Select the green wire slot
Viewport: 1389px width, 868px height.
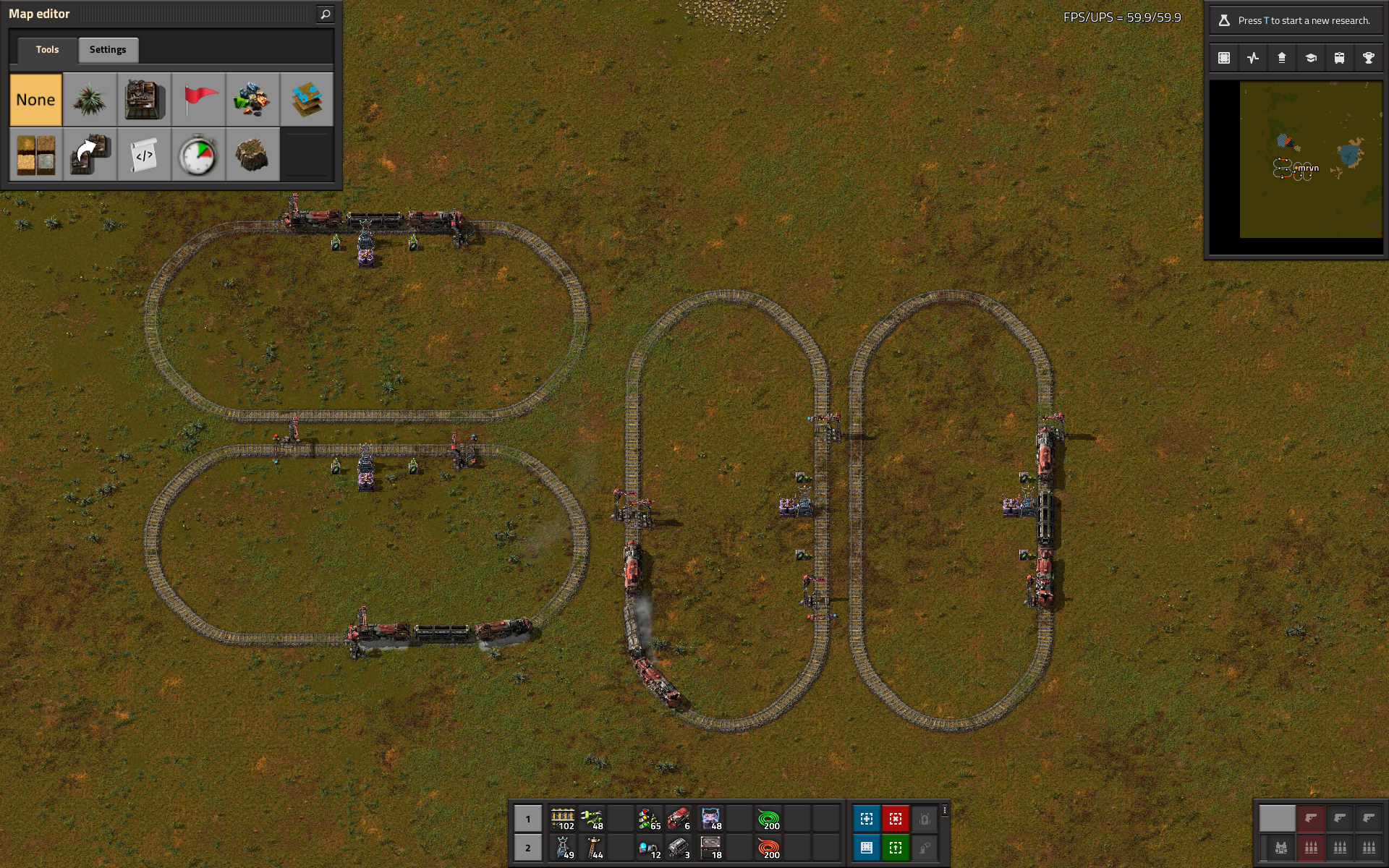point(768,819)
